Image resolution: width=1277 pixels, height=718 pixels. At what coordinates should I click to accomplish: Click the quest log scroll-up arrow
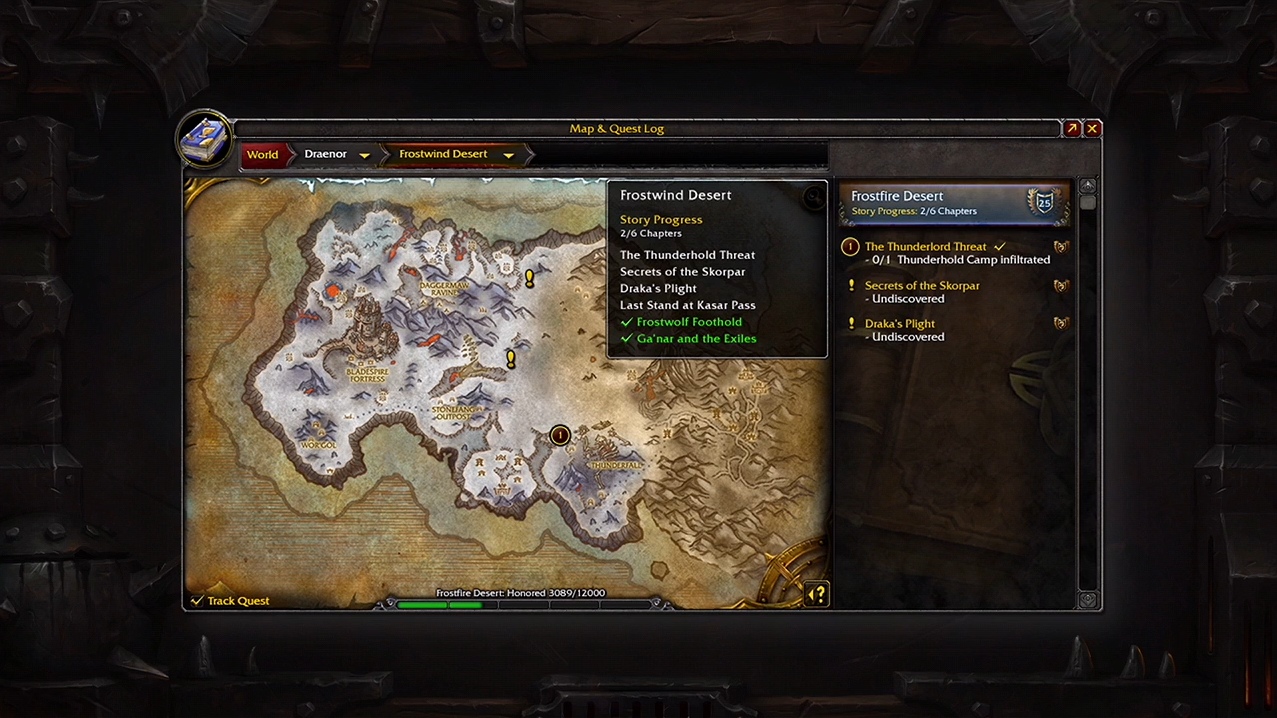[1087, 186]
